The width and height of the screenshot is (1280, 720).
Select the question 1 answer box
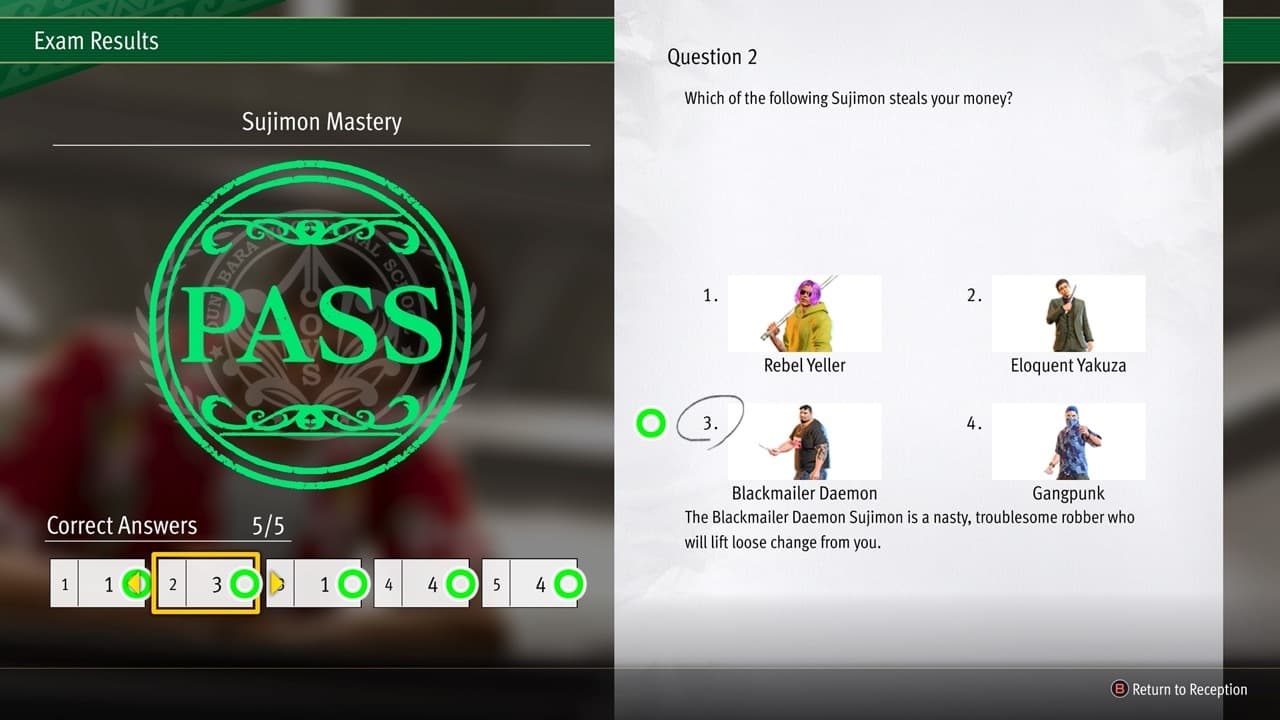(x=98, y=584)
